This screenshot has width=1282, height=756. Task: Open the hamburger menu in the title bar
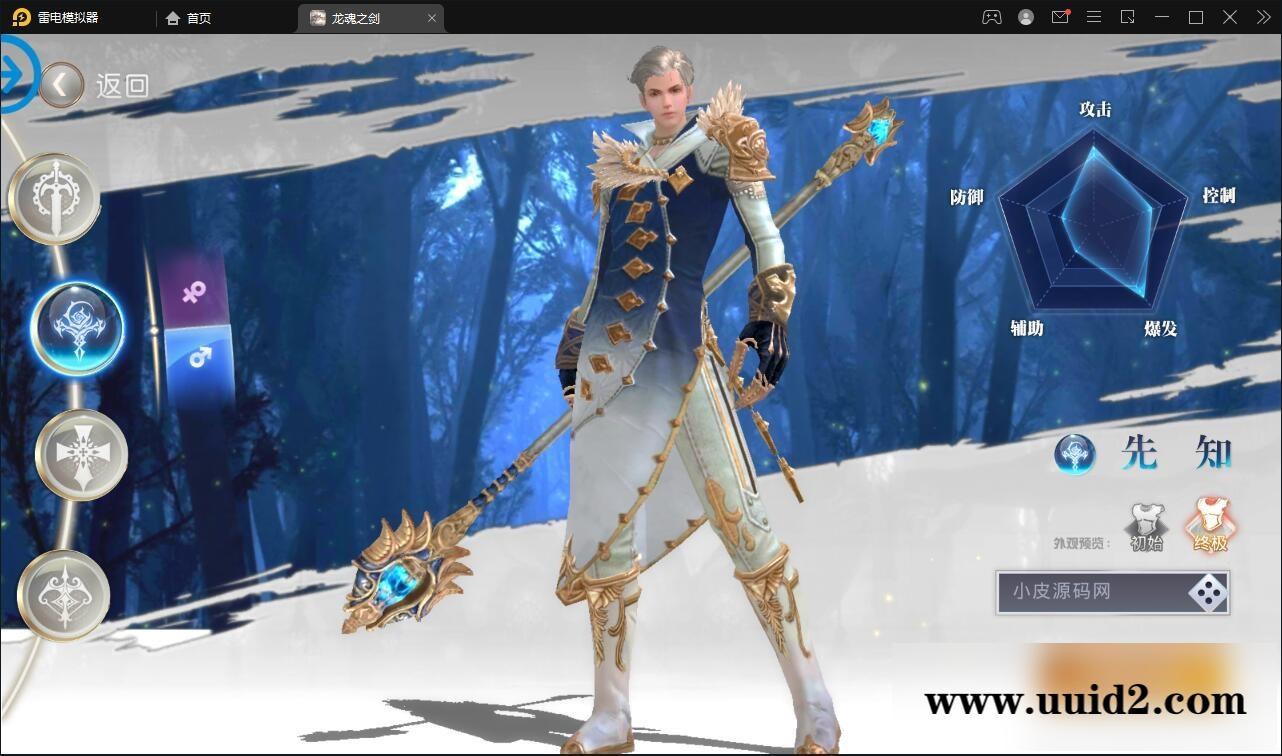tap(1094, 17)
